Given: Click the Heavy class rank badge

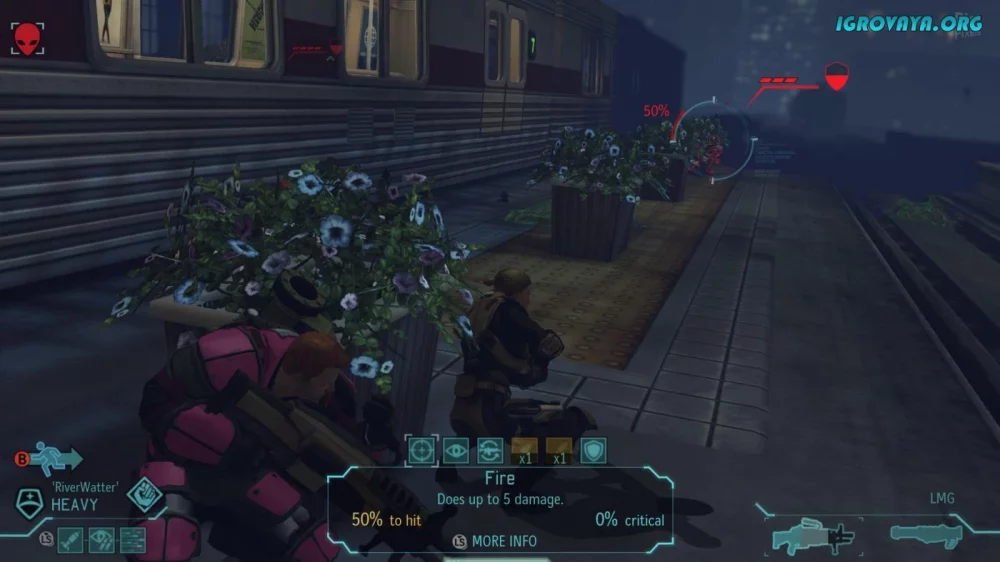Looking at the screenshot, I should point(30,502).
